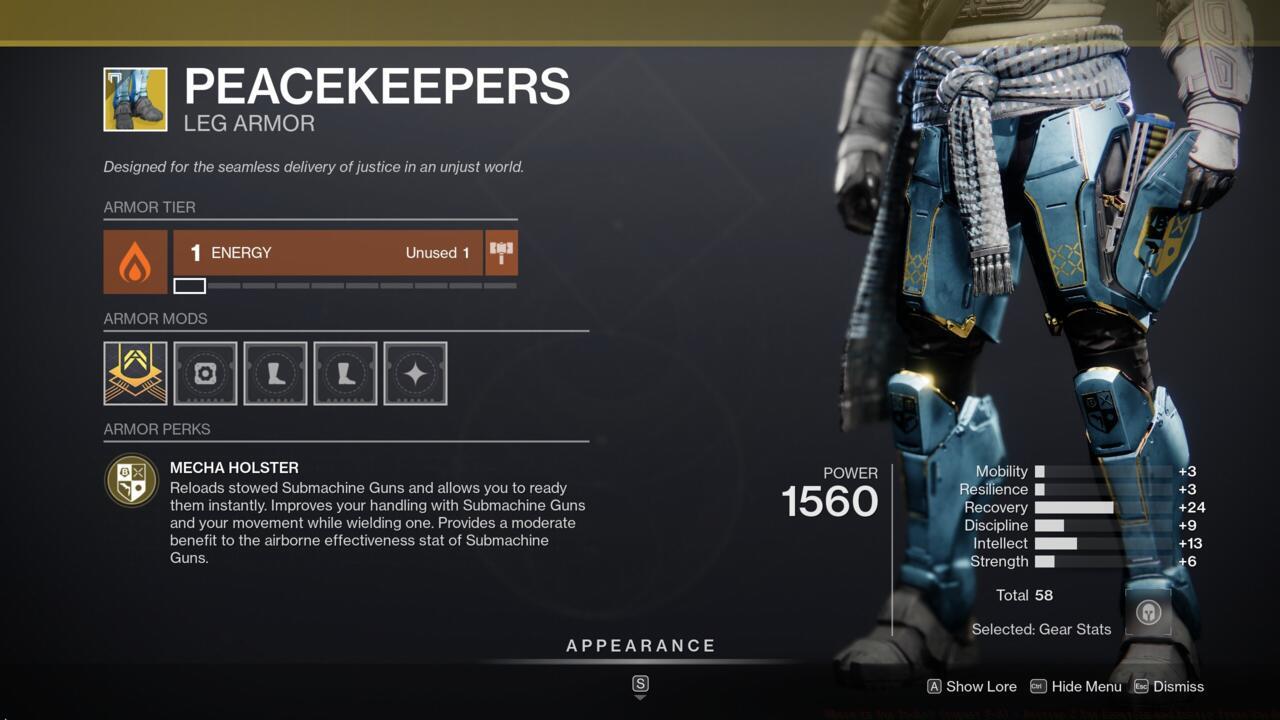Click the masterwork hammer icon on energy bar
Screen dimensions: 1280x720
(501, 253)
